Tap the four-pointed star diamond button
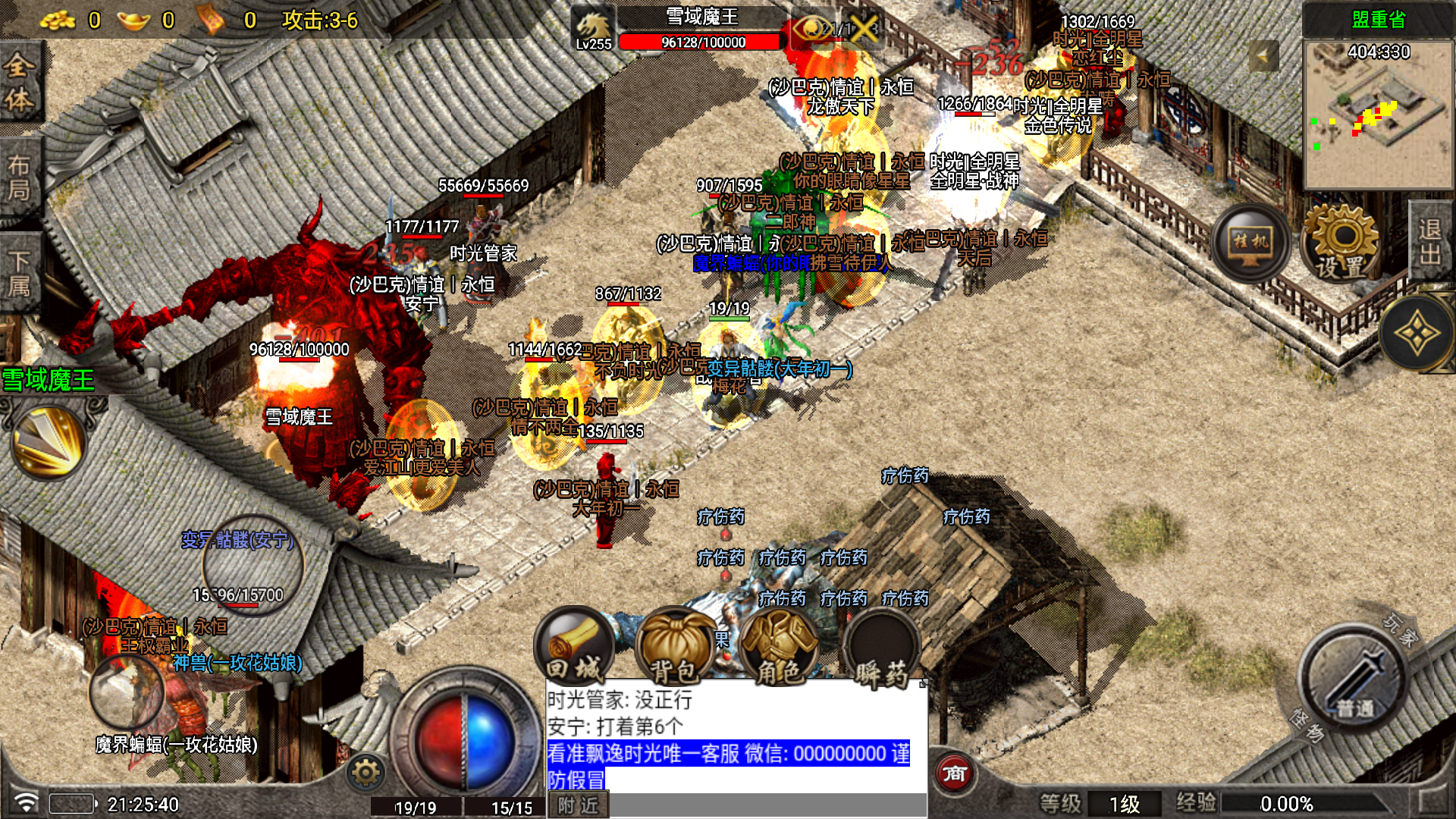Image resolution: width=1456 pixels, height=819 pixels. point(1416,334)
